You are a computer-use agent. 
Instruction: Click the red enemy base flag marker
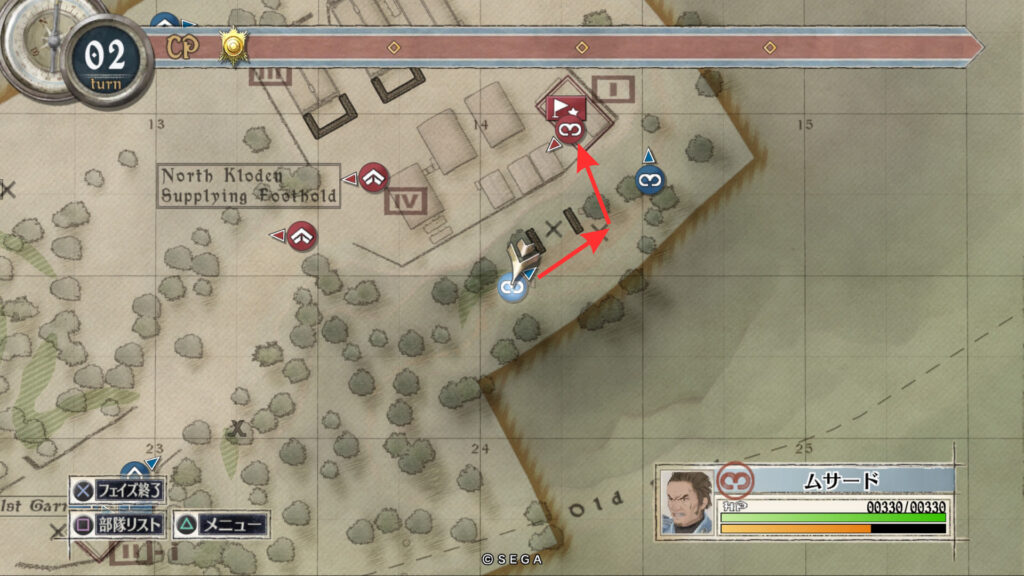click(x=563, y=105)
